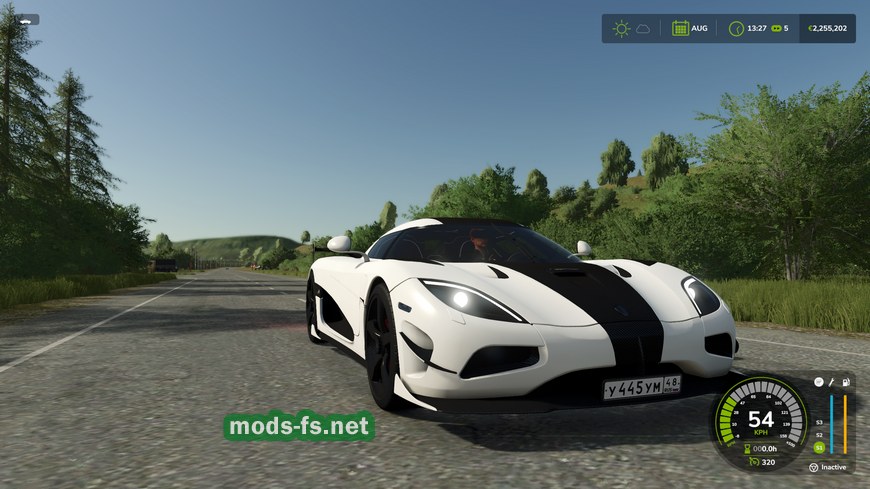This screenshot has height=489, width=870.
Task: Choose the S1 gear group indicator
Action: 819,447
